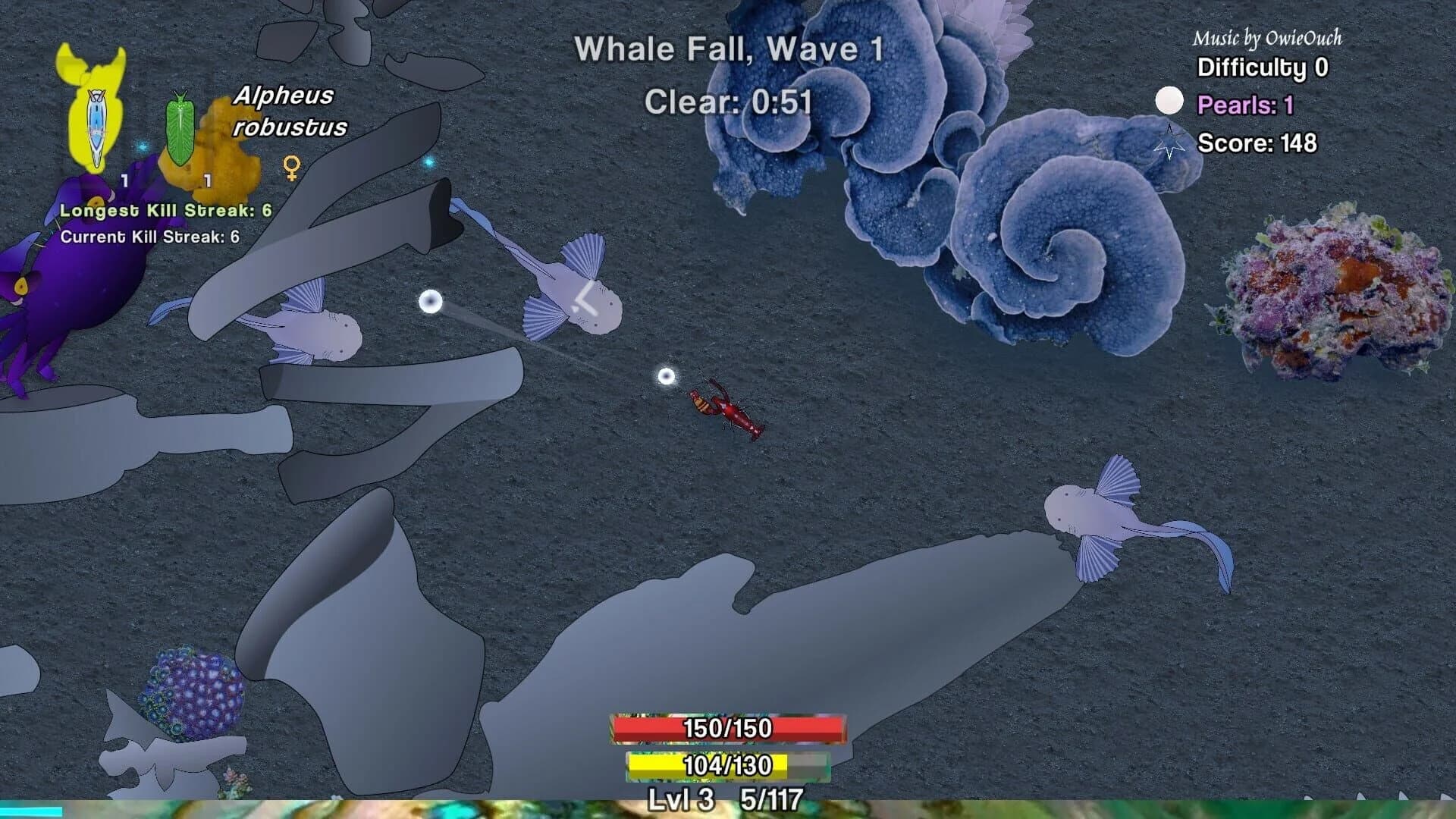Click the Score: 148 display
The height and width of the screenshot is (819, 1456).
pos(1259,142)
